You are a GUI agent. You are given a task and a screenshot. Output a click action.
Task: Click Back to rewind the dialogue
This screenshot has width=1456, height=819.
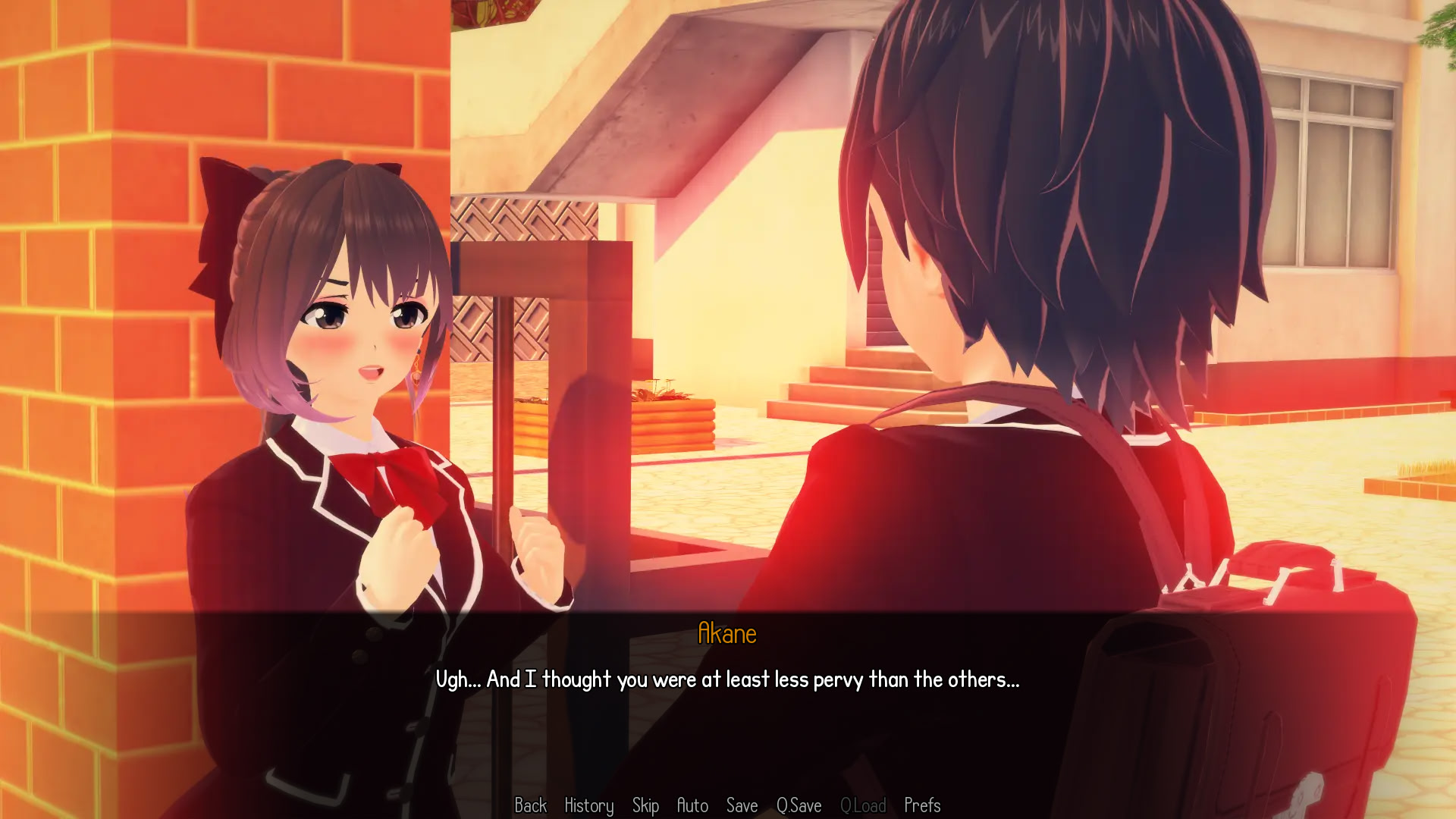click(532, 806)
